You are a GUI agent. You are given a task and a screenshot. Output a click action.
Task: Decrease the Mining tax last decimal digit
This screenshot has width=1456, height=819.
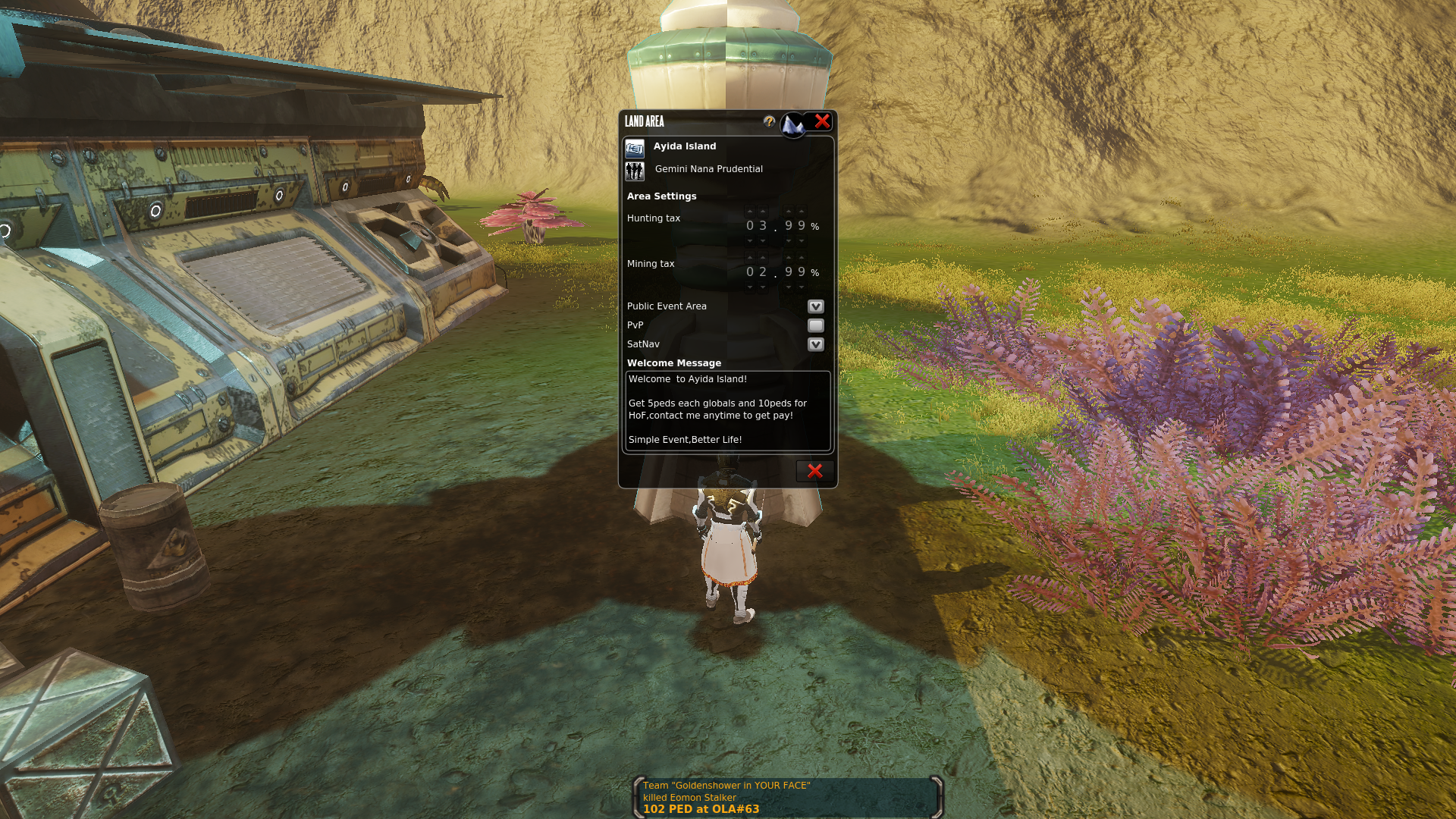point(802,287)
